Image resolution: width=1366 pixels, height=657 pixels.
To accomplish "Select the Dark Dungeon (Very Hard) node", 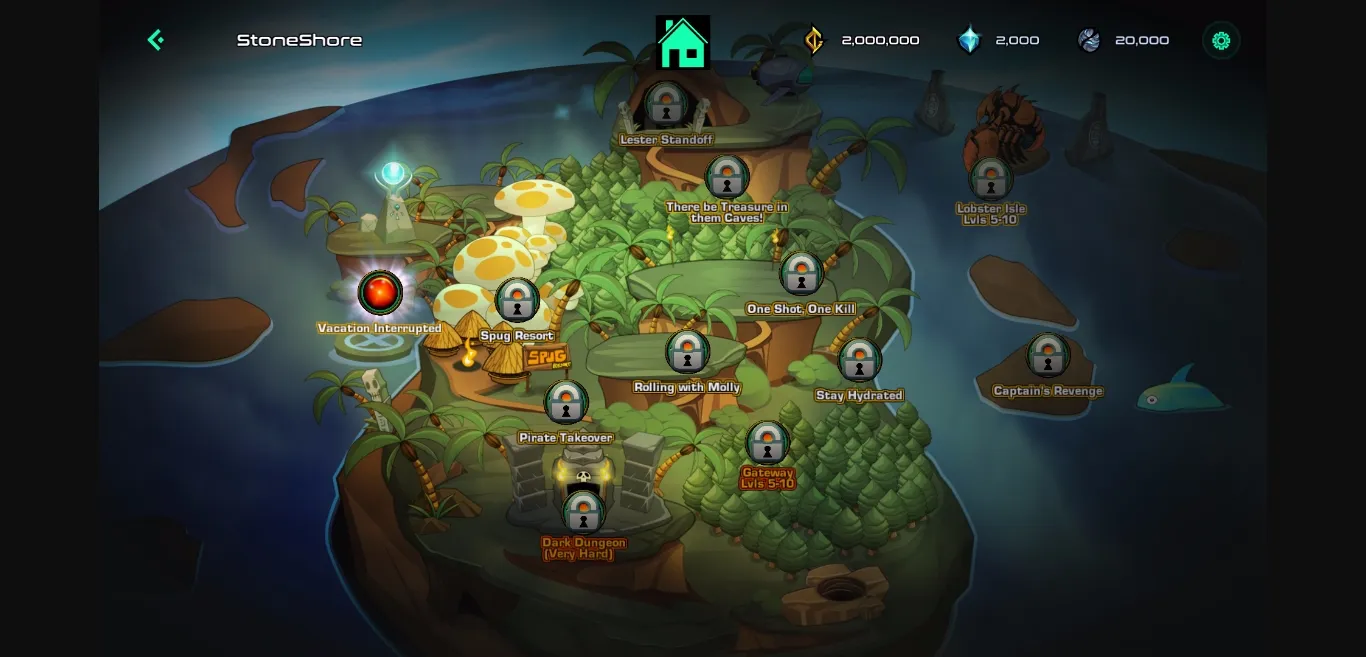I will 583,512.
